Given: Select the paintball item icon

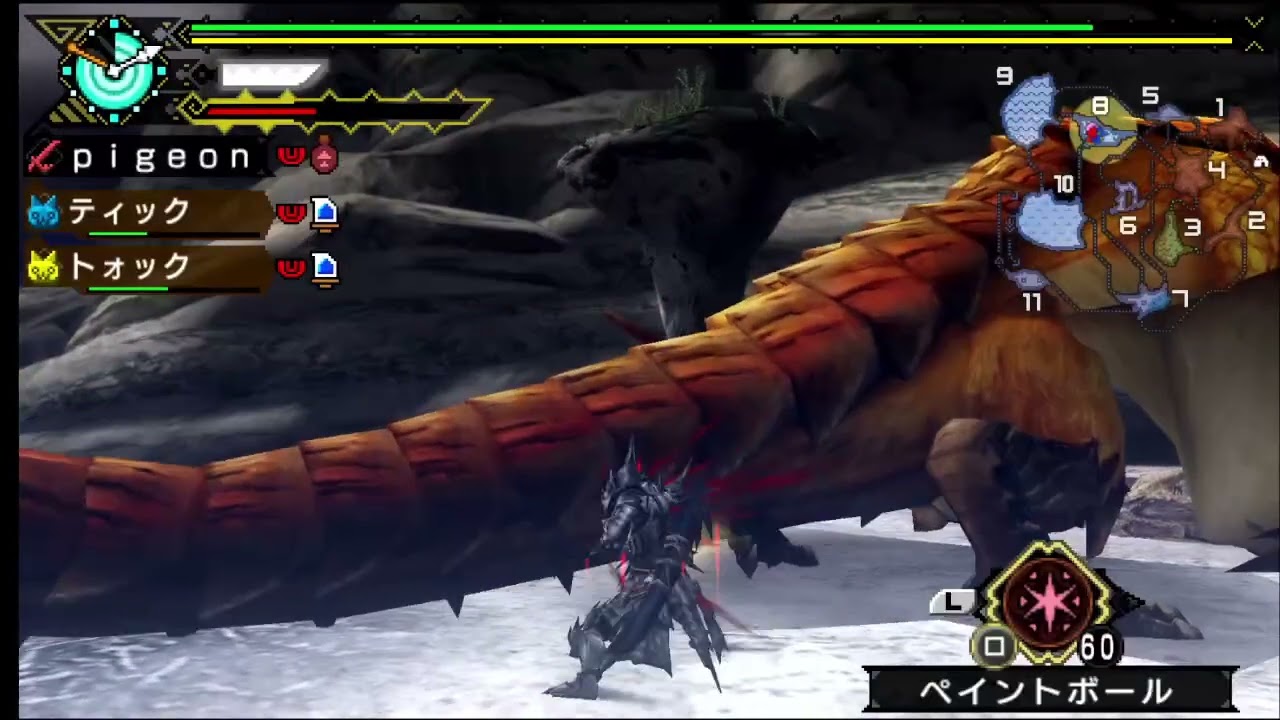Looking at the screenshot, I should pyautogui.click(x=1048, y=600).
